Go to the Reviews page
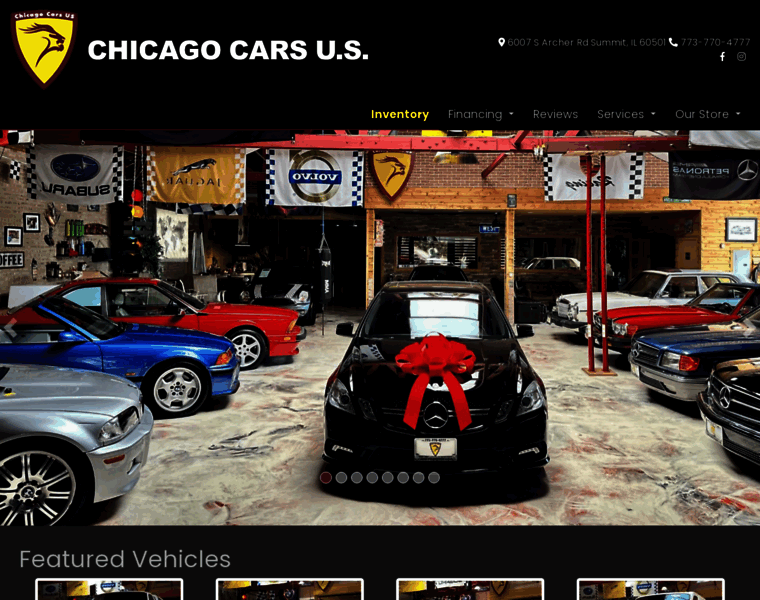This screenshot has width=760, height=600. pyautogui.click(x=555, y=114)
